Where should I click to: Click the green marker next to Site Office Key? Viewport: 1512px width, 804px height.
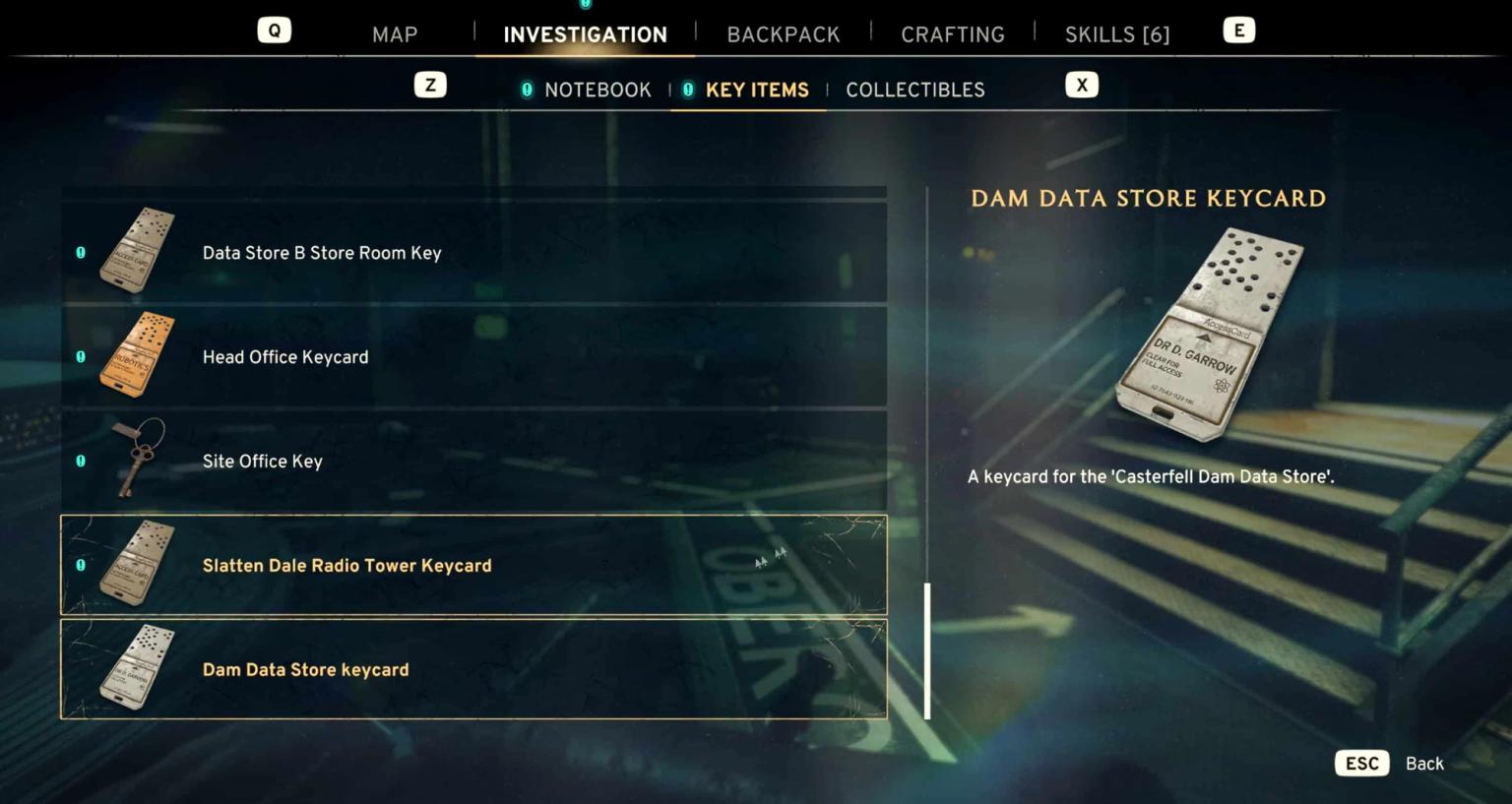click(x=80, y=461)
